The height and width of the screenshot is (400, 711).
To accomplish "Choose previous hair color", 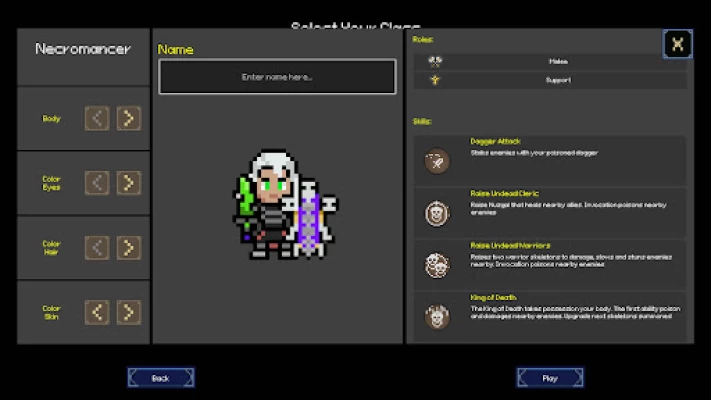I will tap(97, 248).
